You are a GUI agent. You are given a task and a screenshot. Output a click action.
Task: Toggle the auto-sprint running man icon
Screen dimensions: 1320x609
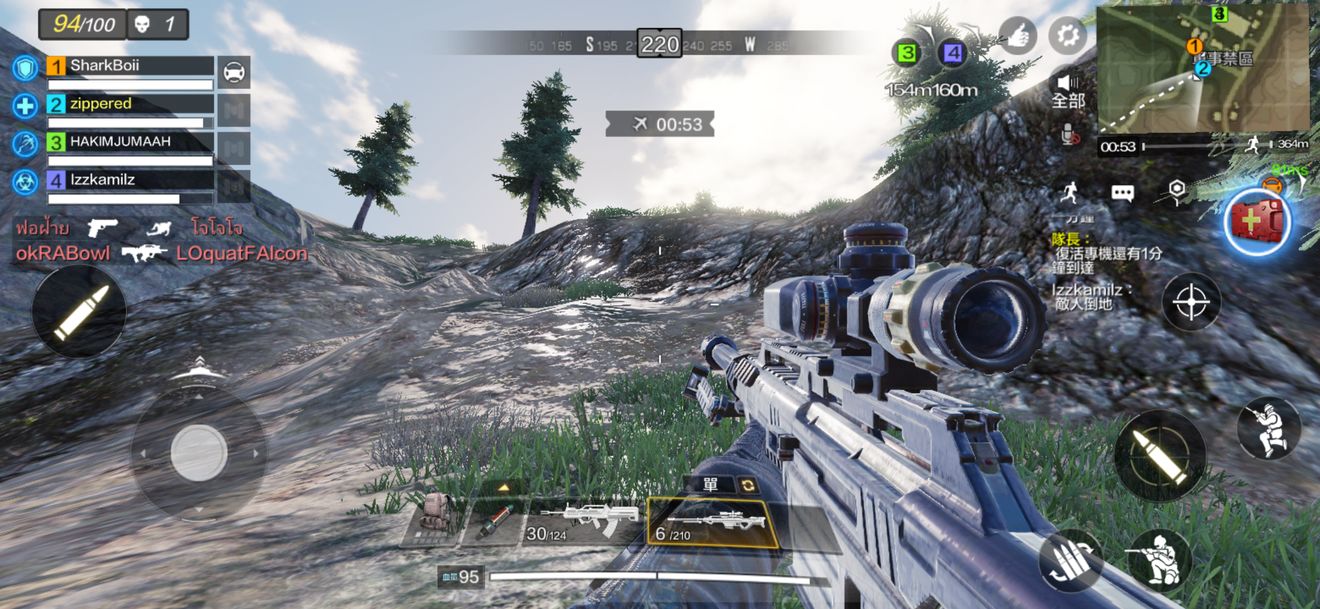1071,191
